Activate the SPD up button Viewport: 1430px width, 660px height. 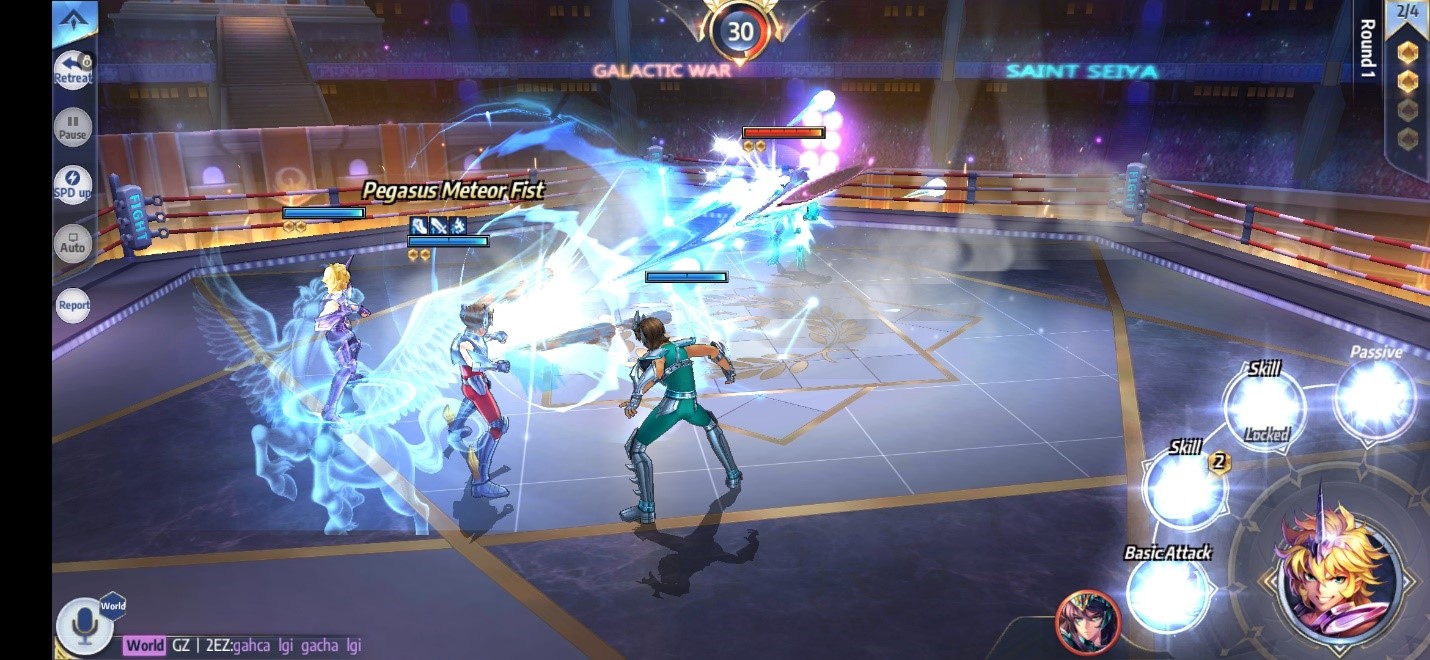click(x=73, y=185)
